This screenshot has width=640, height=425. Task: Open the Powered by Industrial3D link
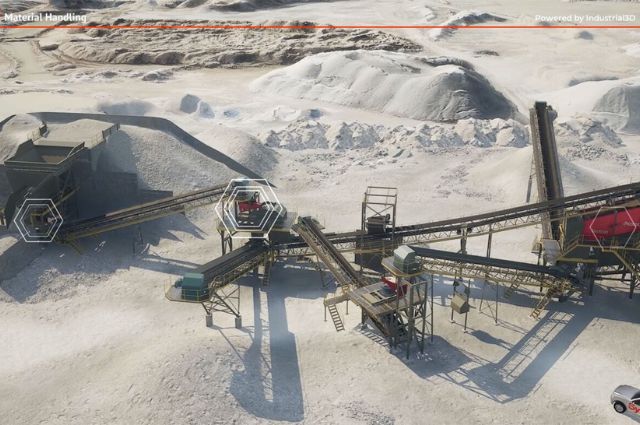click(584, 18)
